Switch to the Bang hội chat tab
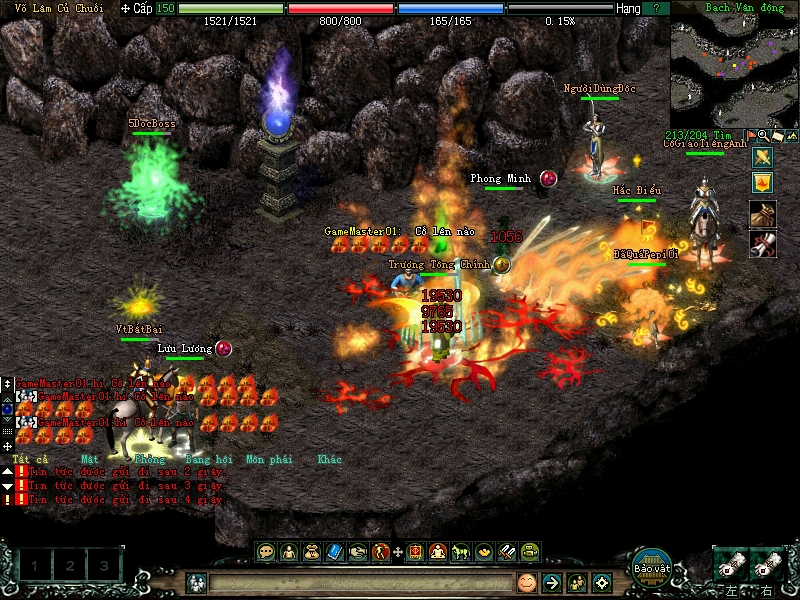This screenshot has width=800, height=600. tap(204, 460)
